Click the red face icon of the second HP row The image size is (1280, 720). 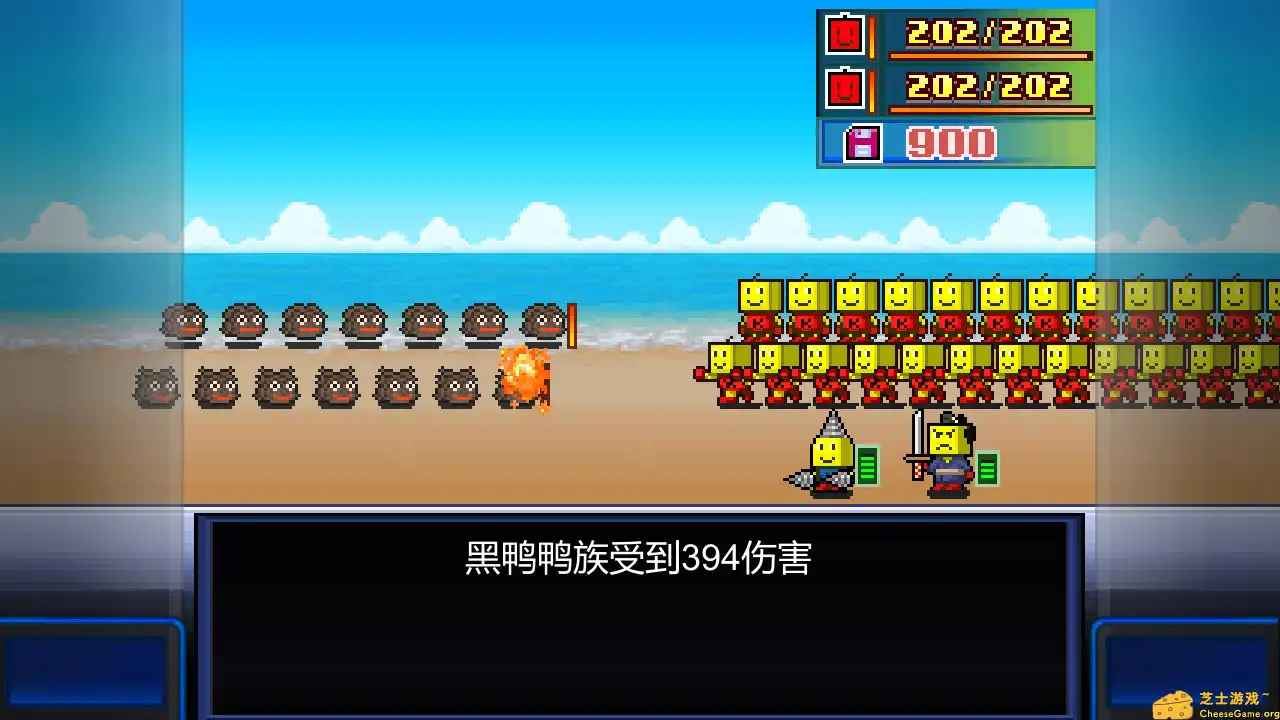coord(845,88)
